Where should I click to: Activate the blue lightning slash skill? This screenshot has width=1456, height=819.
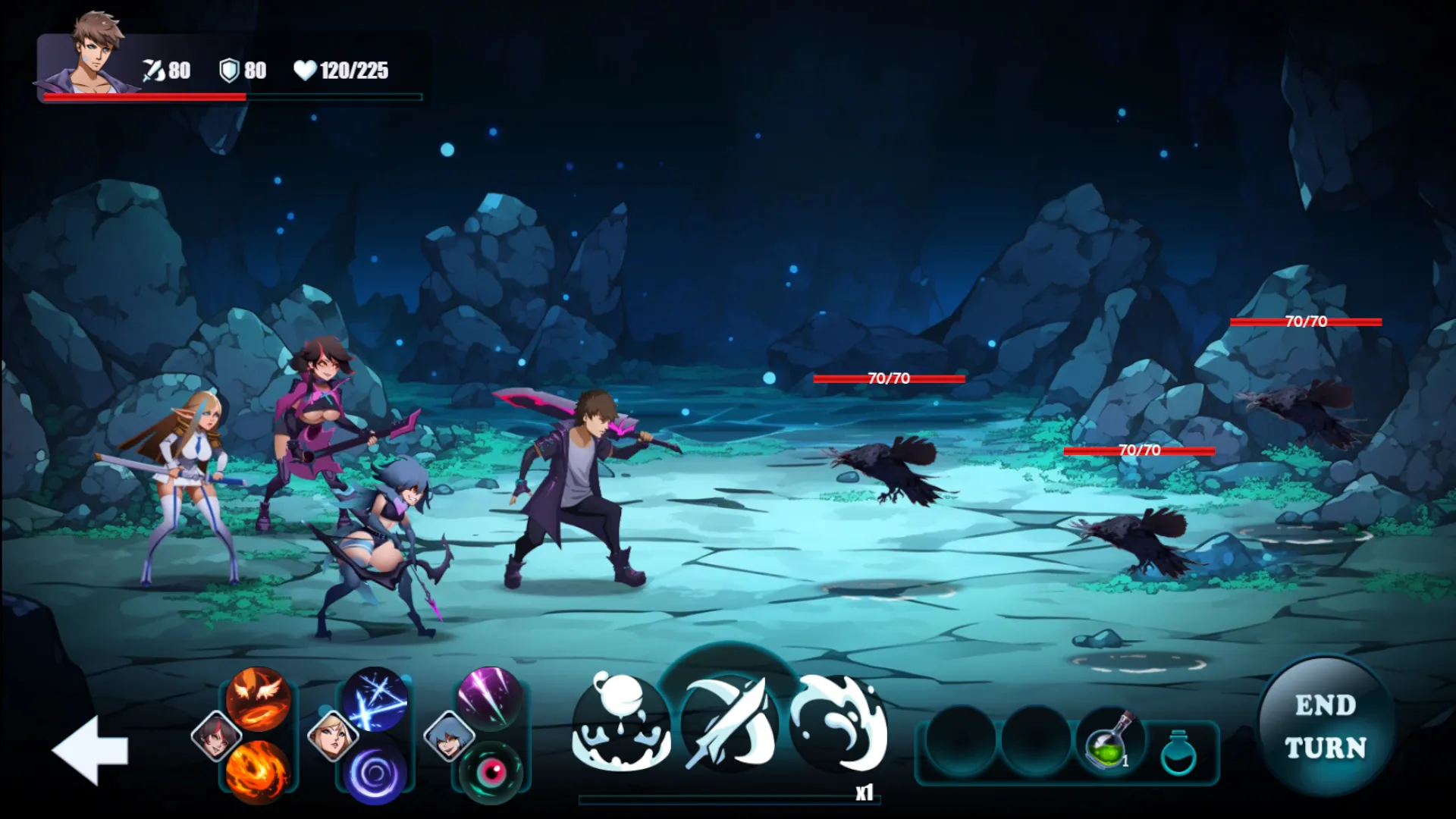click(375, 699)
